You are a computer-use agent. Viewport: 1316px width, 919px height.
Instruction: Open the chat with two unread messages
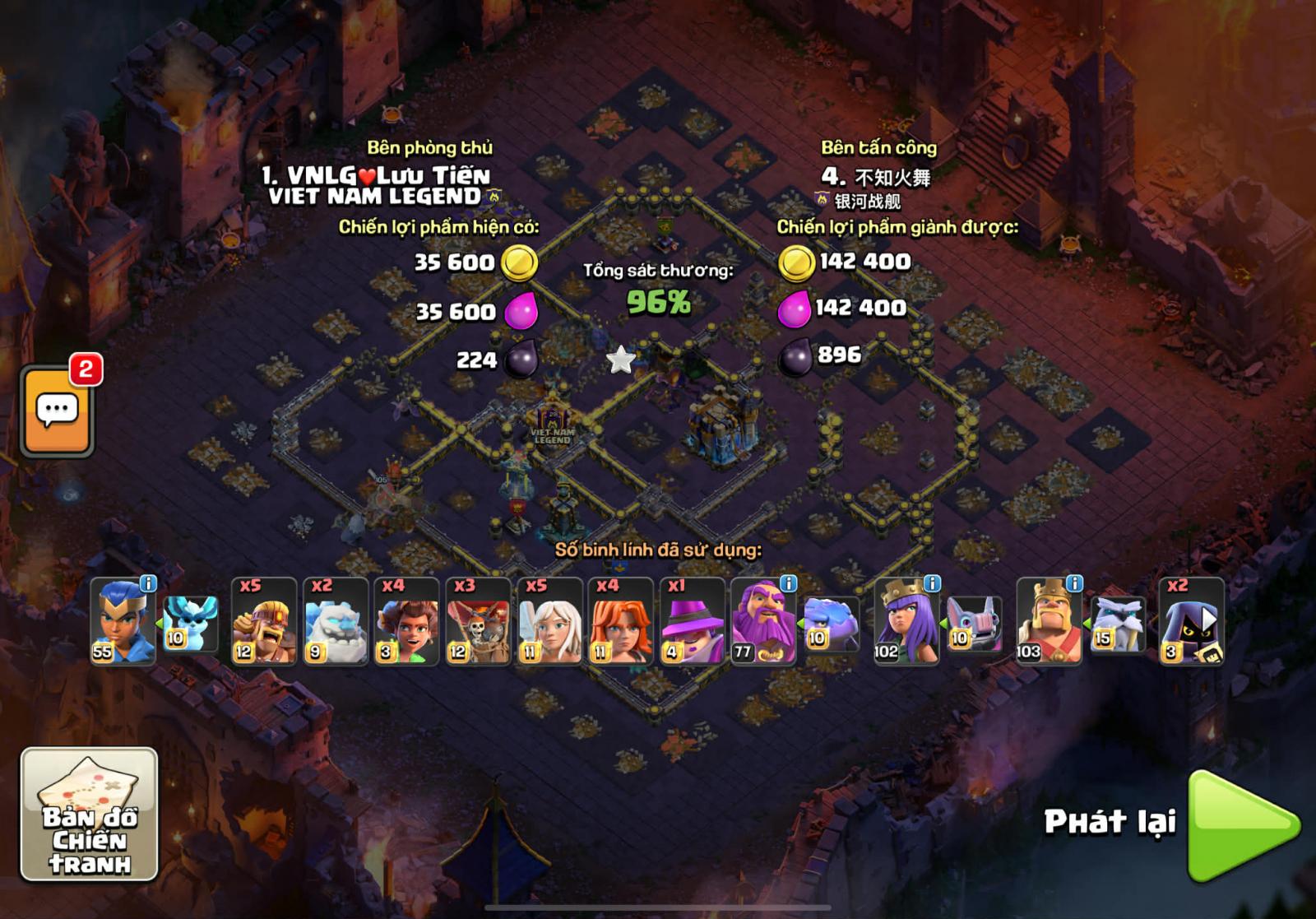(x=57, y=410)
